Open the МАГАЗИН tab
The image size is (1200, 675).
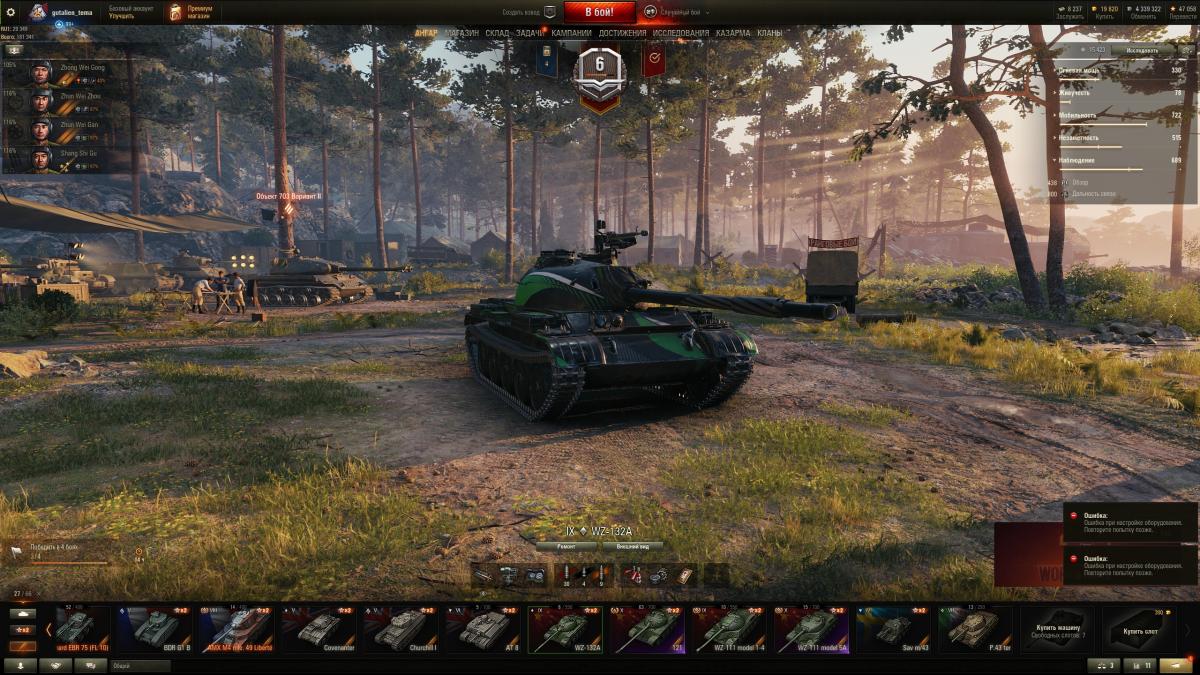[461, 33]
